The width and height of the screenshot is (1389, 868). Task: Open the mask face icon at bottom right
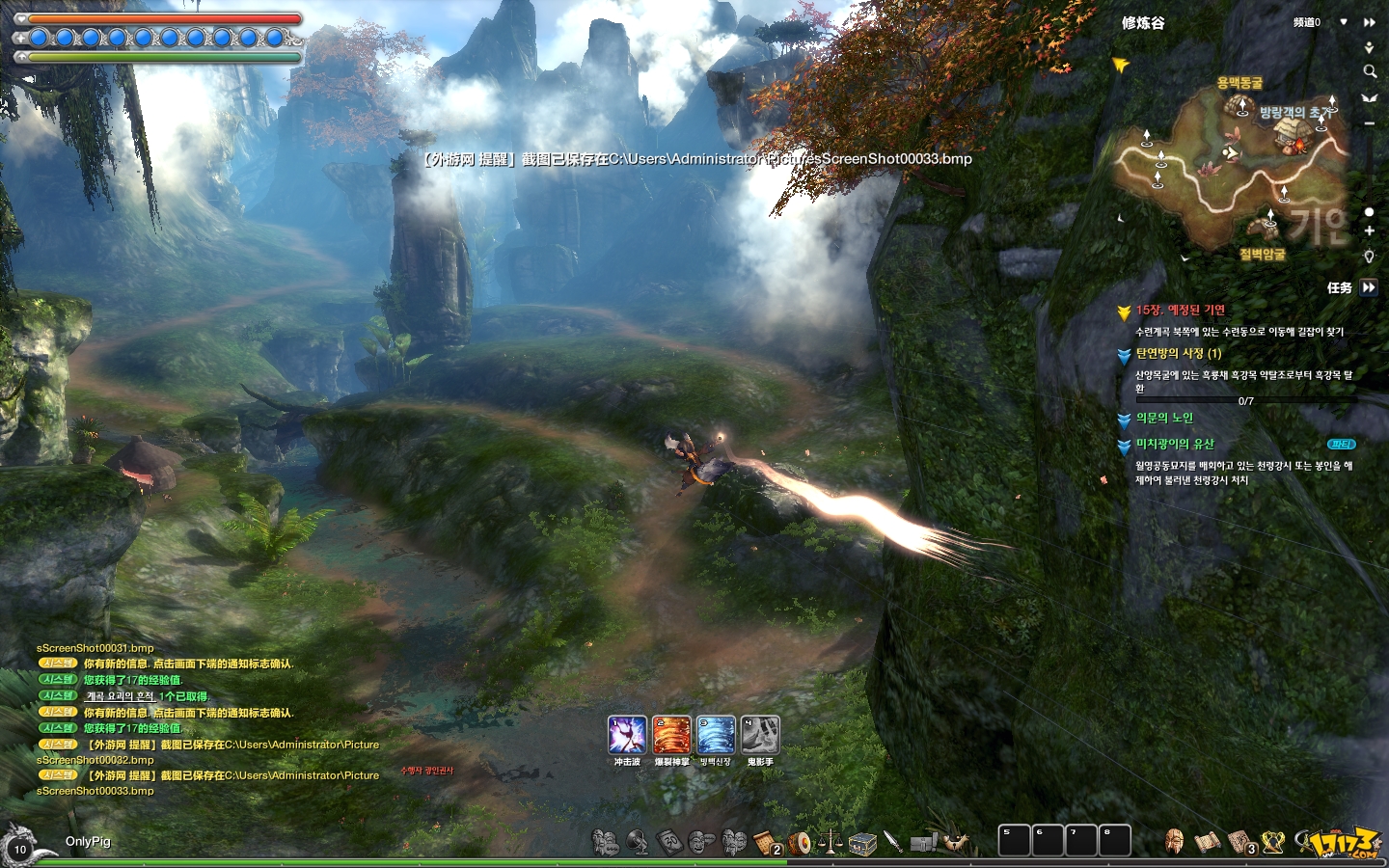point(1174,842)
